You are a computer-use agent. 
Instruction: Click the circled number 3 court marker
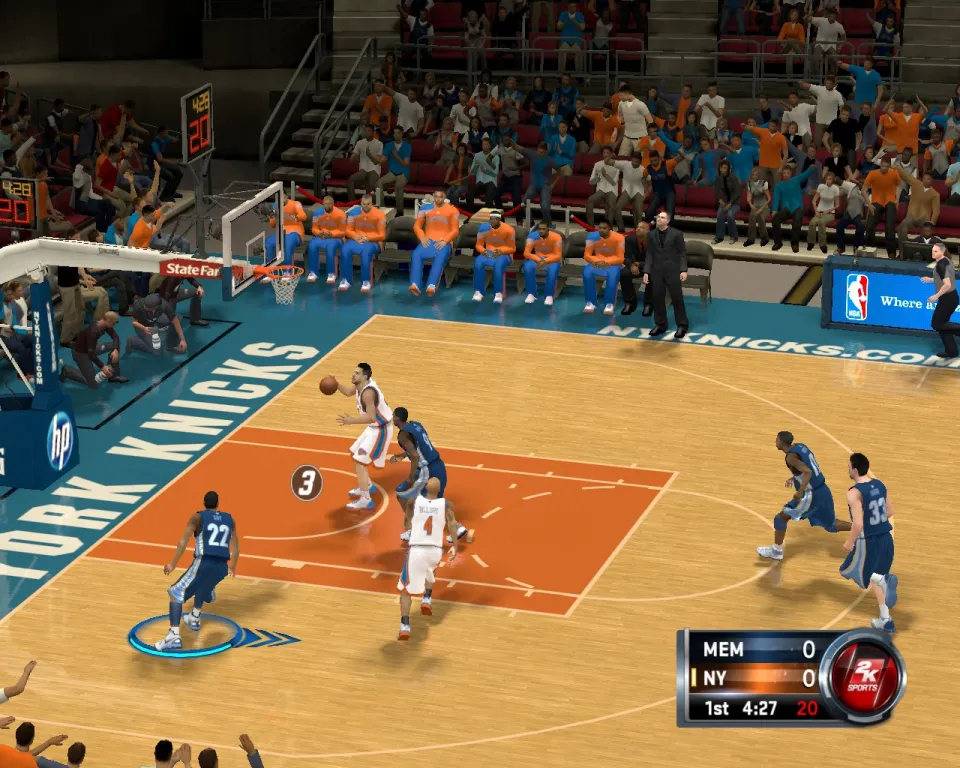click(x=307, y=483)
